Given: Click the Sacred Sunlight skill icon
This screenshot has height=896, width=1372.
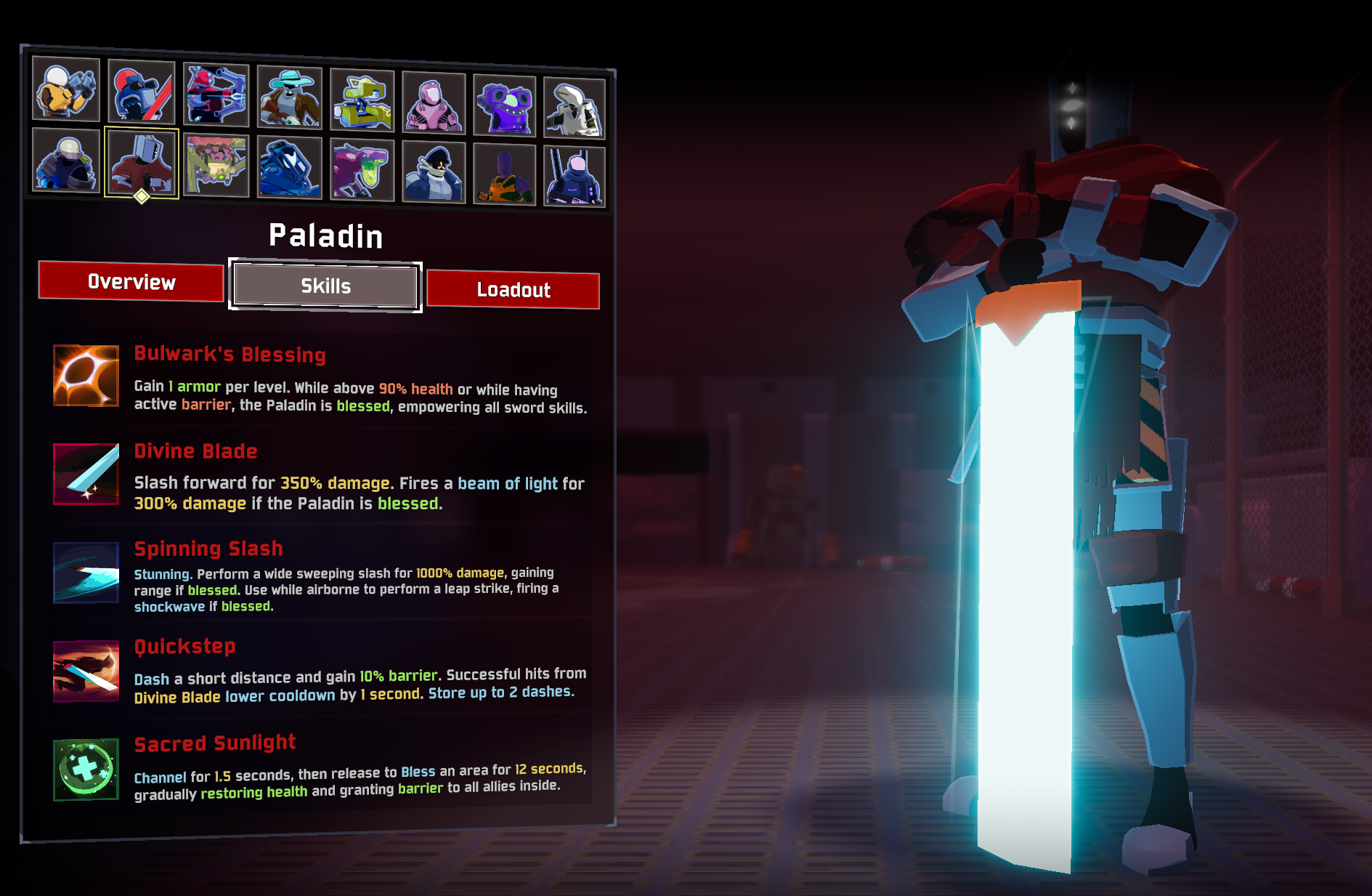Looking at the screenshot, I should click(86, 769).
